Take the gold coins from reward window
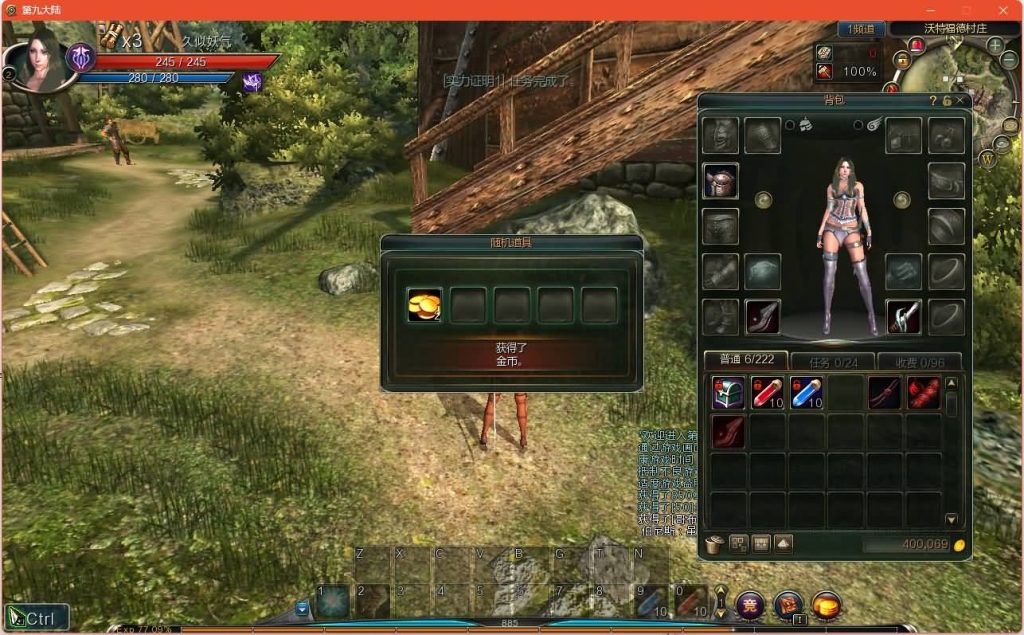 coord(424,305)
